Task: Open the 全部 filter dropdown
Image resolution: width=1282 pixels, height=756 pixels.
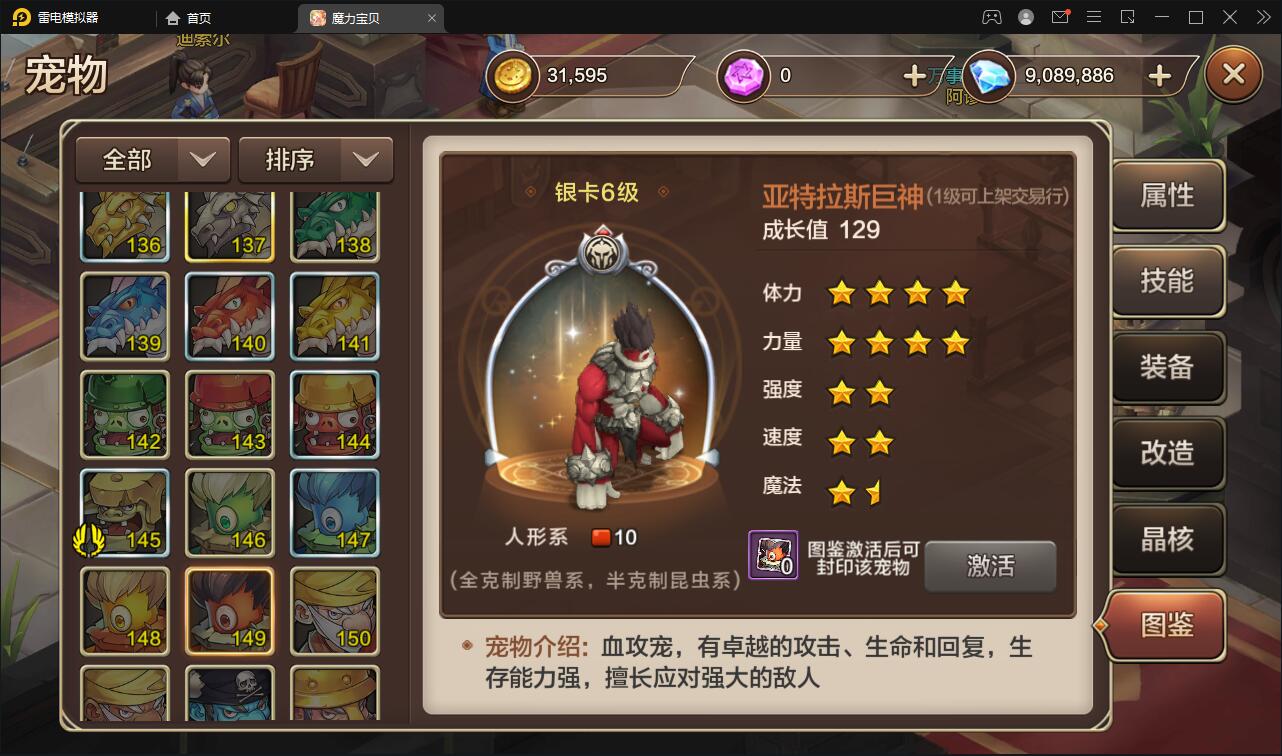Action: coord(152,159)
